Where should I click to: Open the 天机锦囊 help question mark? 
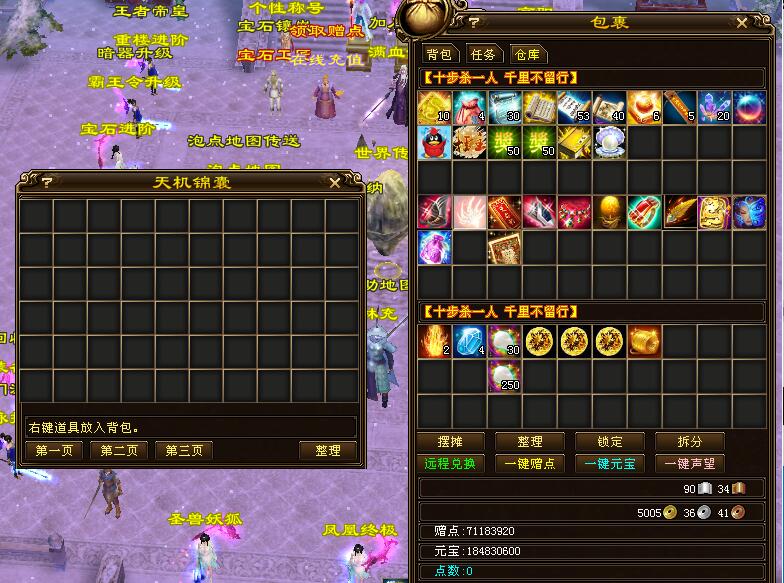pos(45,182)
